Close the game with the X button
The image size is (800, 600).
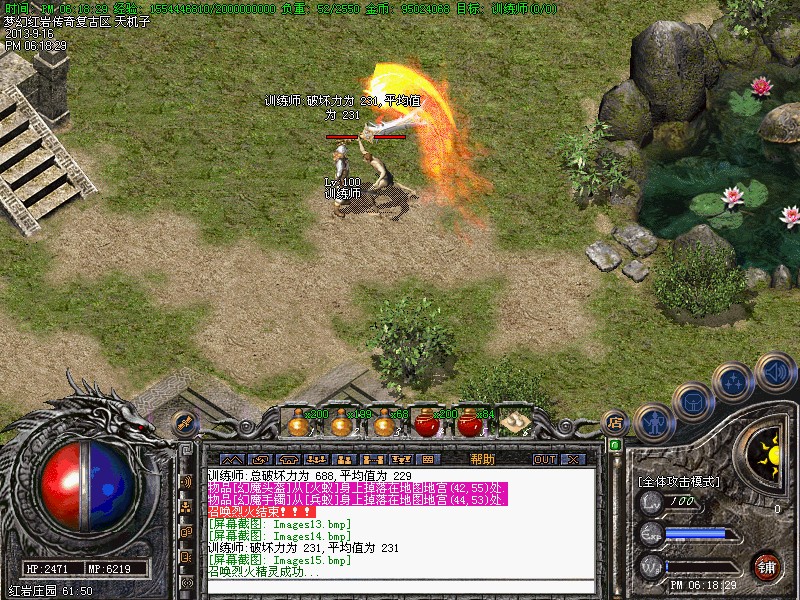coord(573,459)
